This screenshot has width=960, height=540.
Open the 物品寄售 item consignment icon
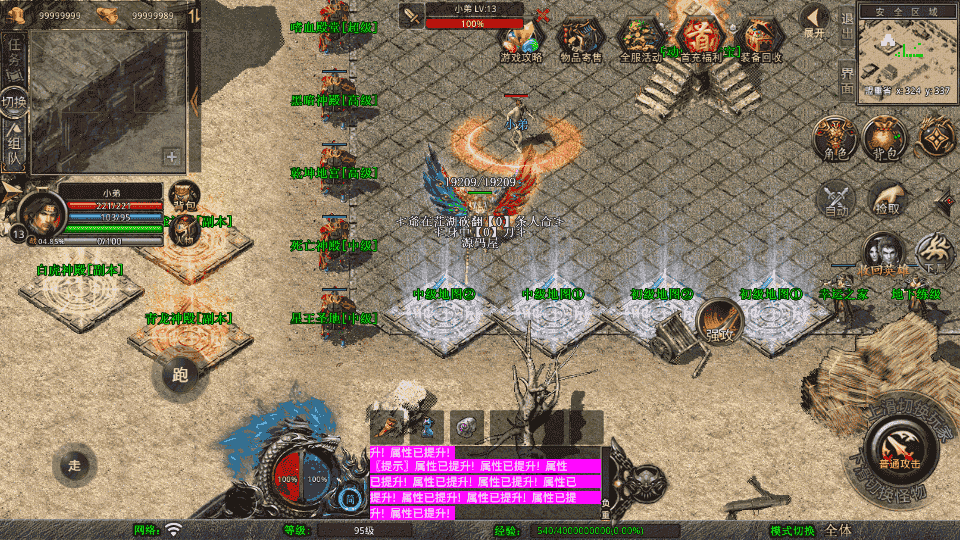tap(580, 40)
